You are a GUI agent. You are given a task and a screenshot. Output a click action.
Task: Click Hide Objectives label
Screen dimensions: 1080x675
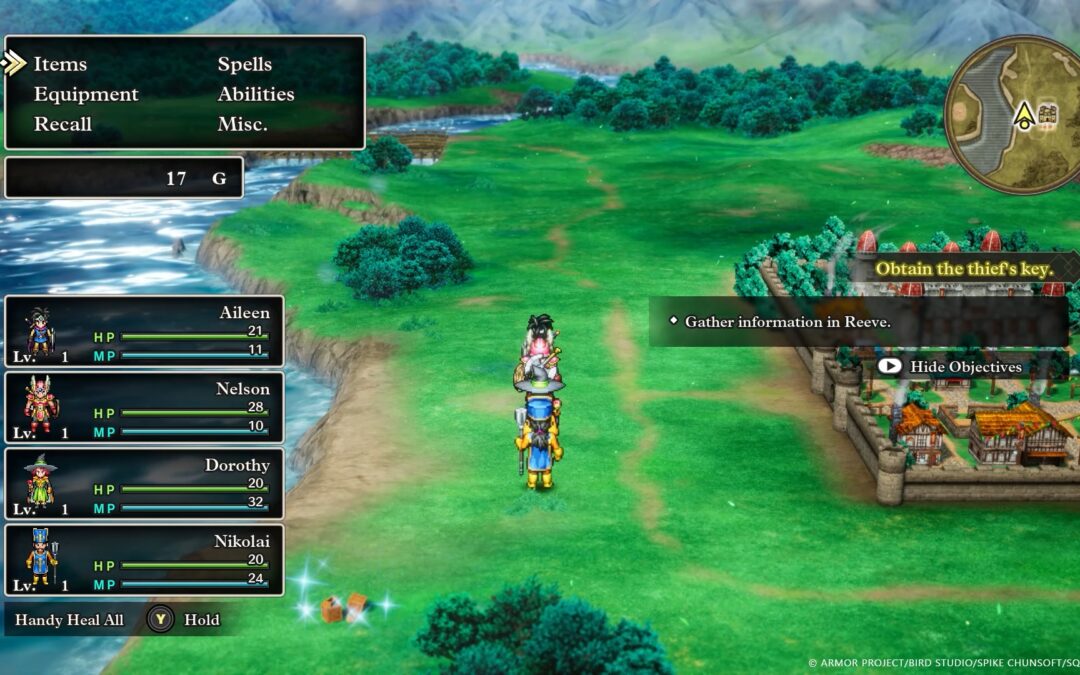coord(965,367)
